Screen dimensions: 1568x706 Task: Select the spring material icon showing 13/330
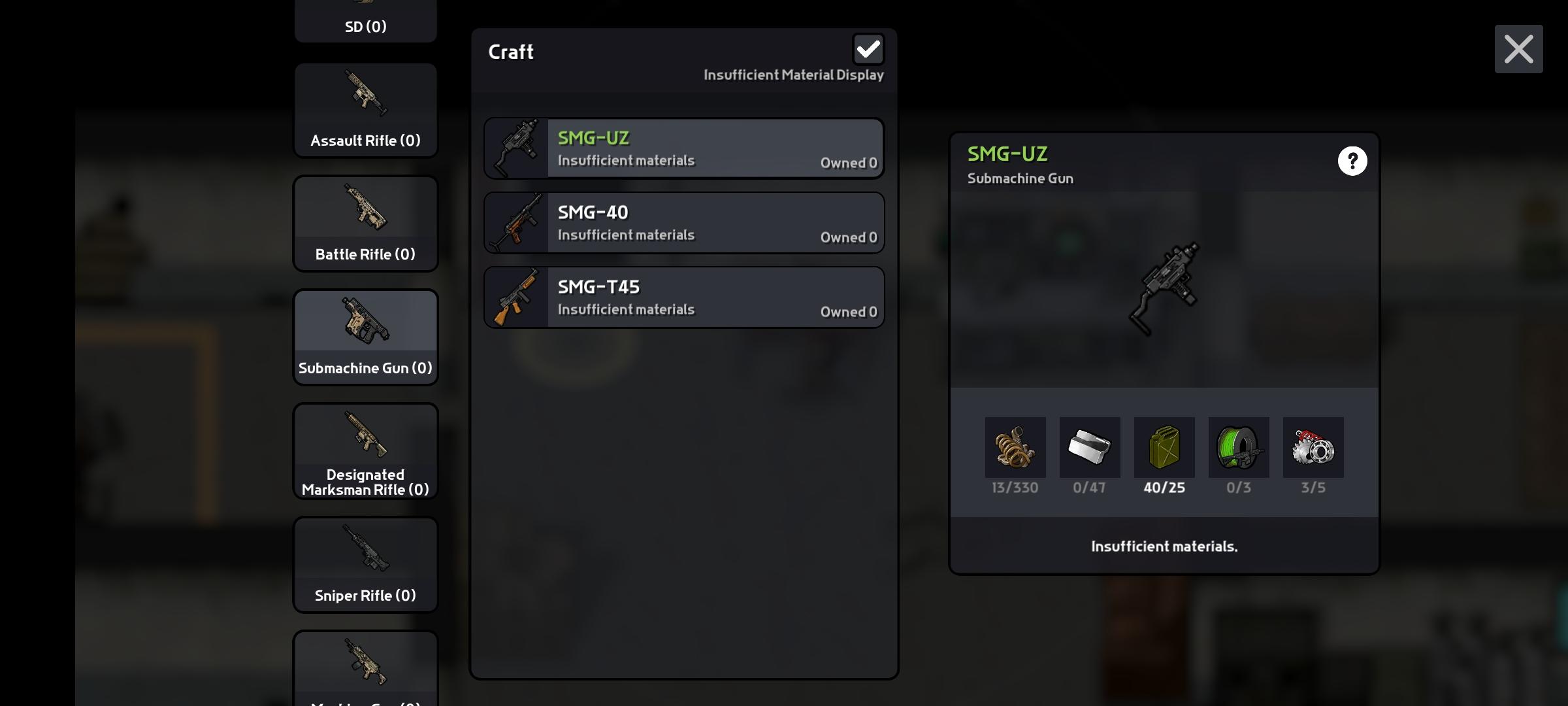click(1015, 448)
